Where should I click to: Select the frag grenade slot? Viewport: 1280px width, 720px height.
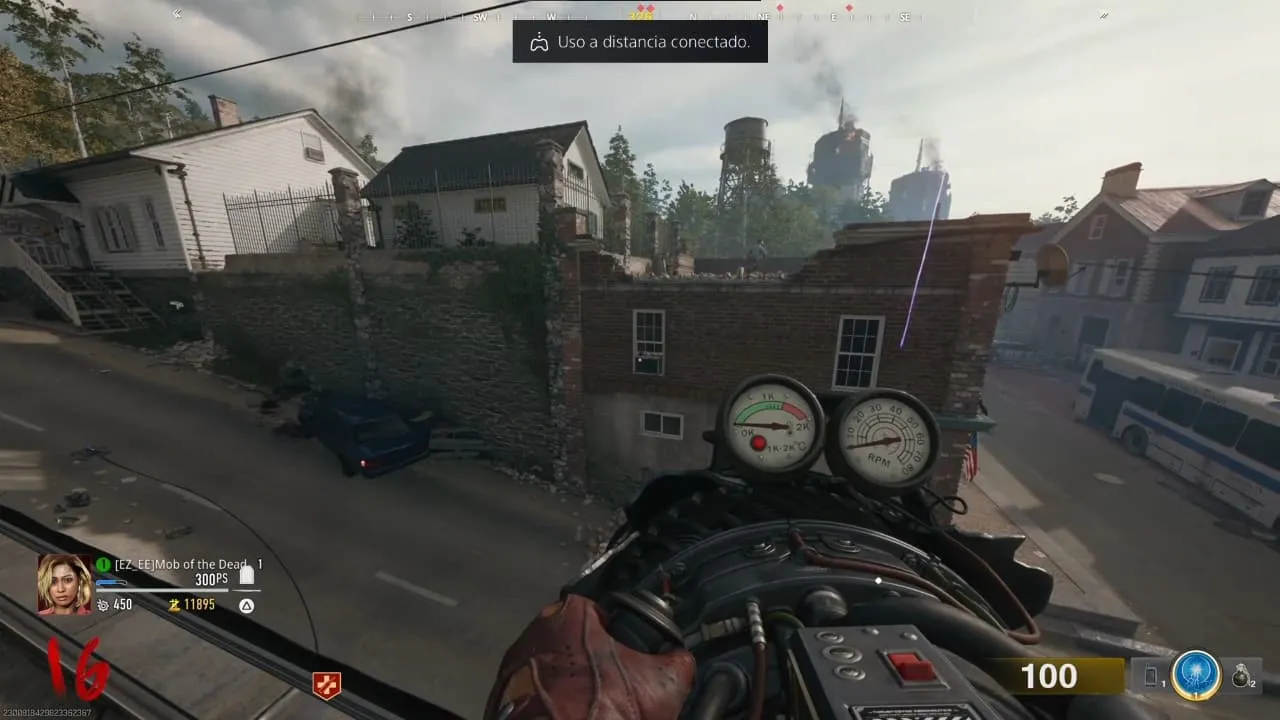(1242, 677)
